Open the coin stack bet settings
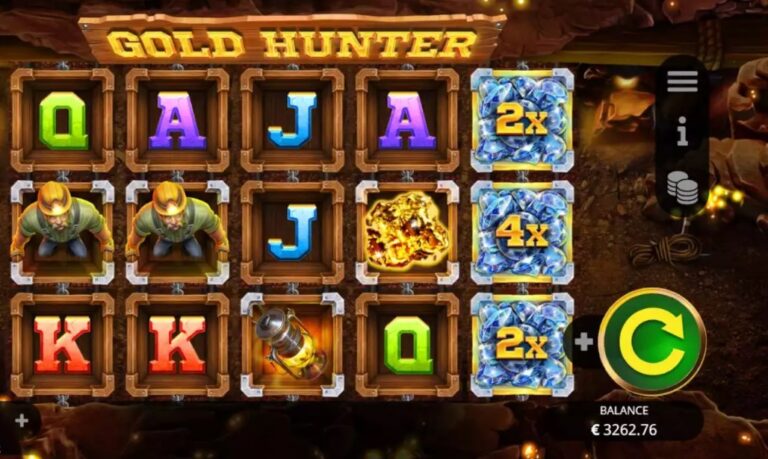 [x=682, y=187]
